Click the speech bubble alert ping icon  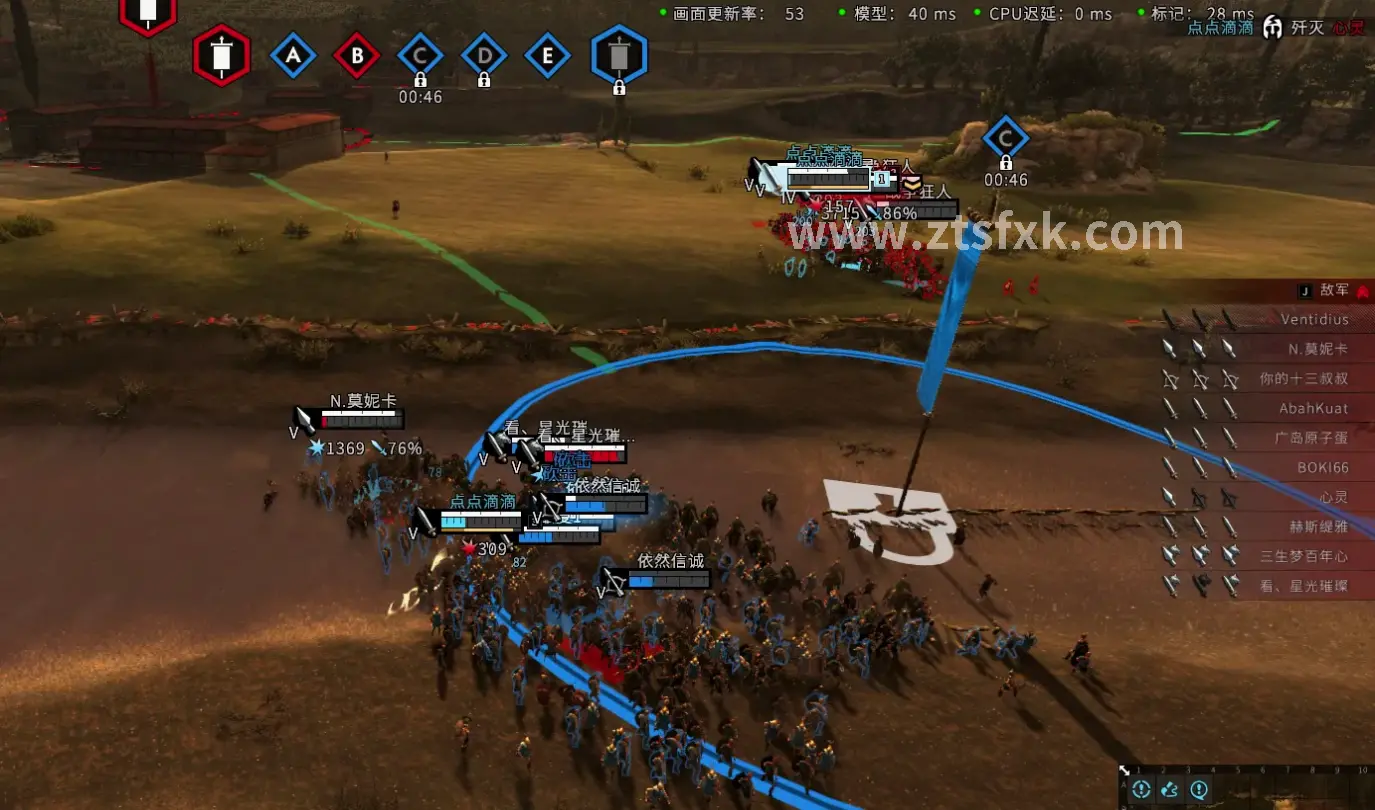click(x=1199, y=790)
